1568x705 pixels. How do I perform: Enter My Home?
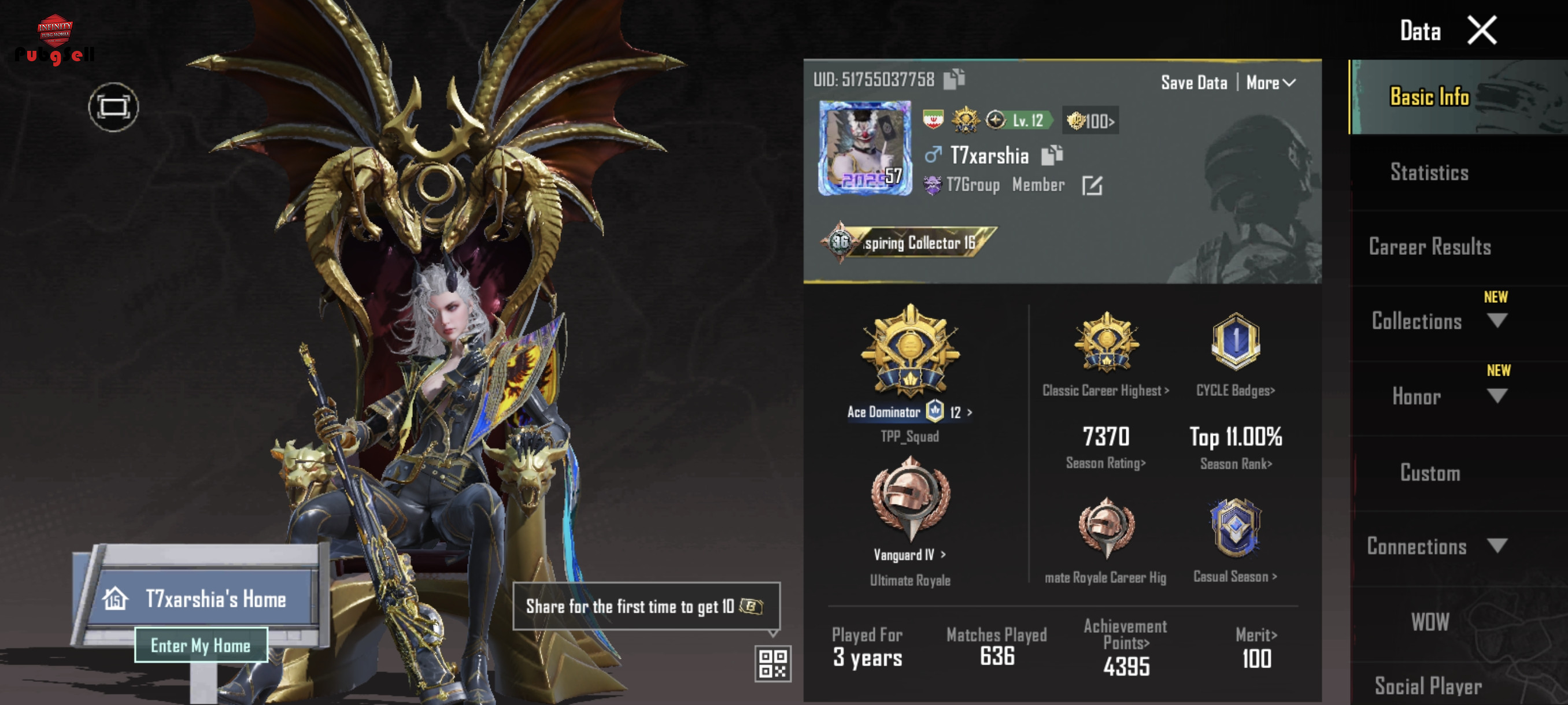pyautogui.click(x=200, y=645)
